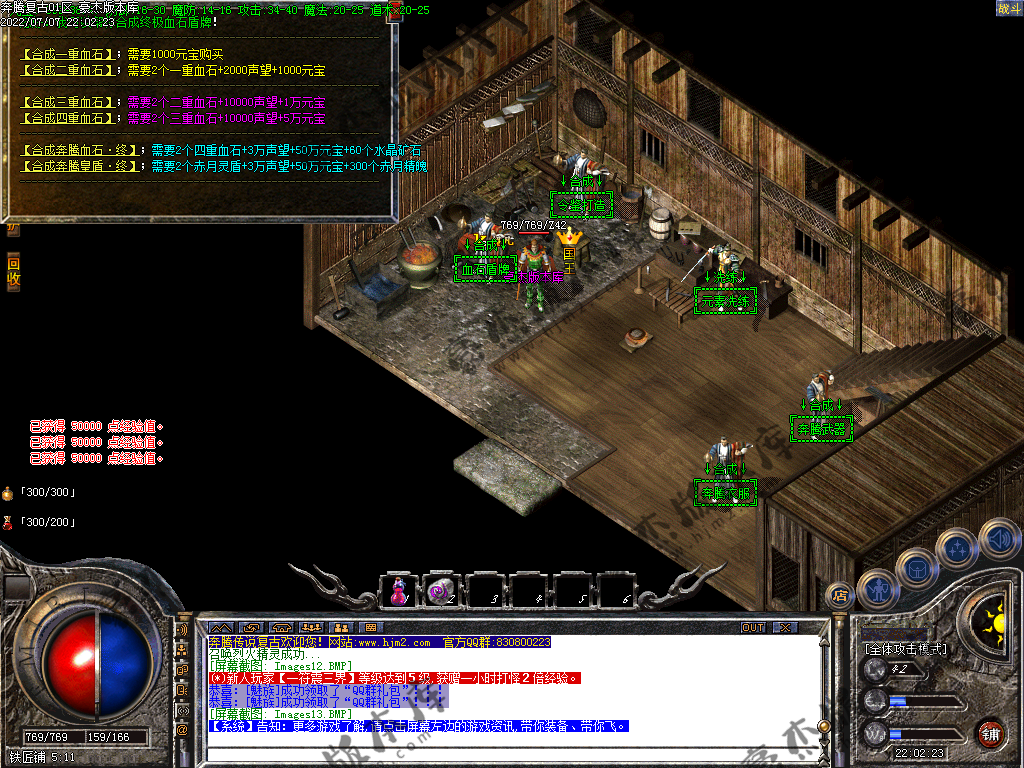Open the skills sparkle round button
The height and width of the screenshot is (768, 1024).
tap(958, 547)
